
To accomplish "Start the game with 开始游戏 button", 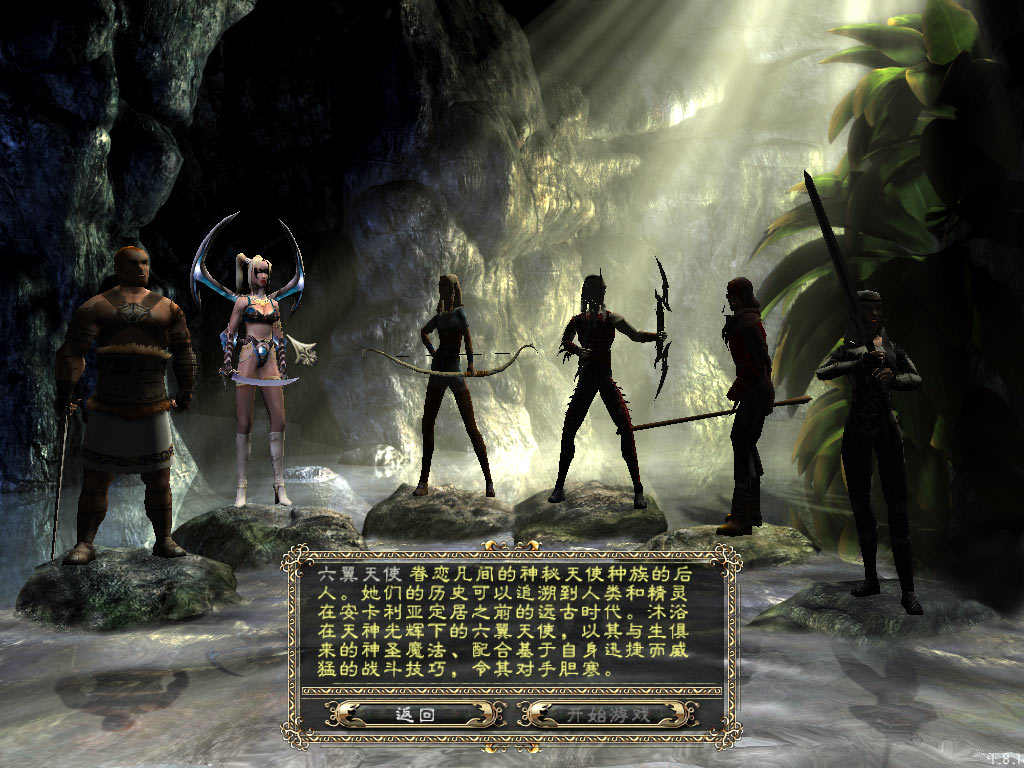I will 608,714.
